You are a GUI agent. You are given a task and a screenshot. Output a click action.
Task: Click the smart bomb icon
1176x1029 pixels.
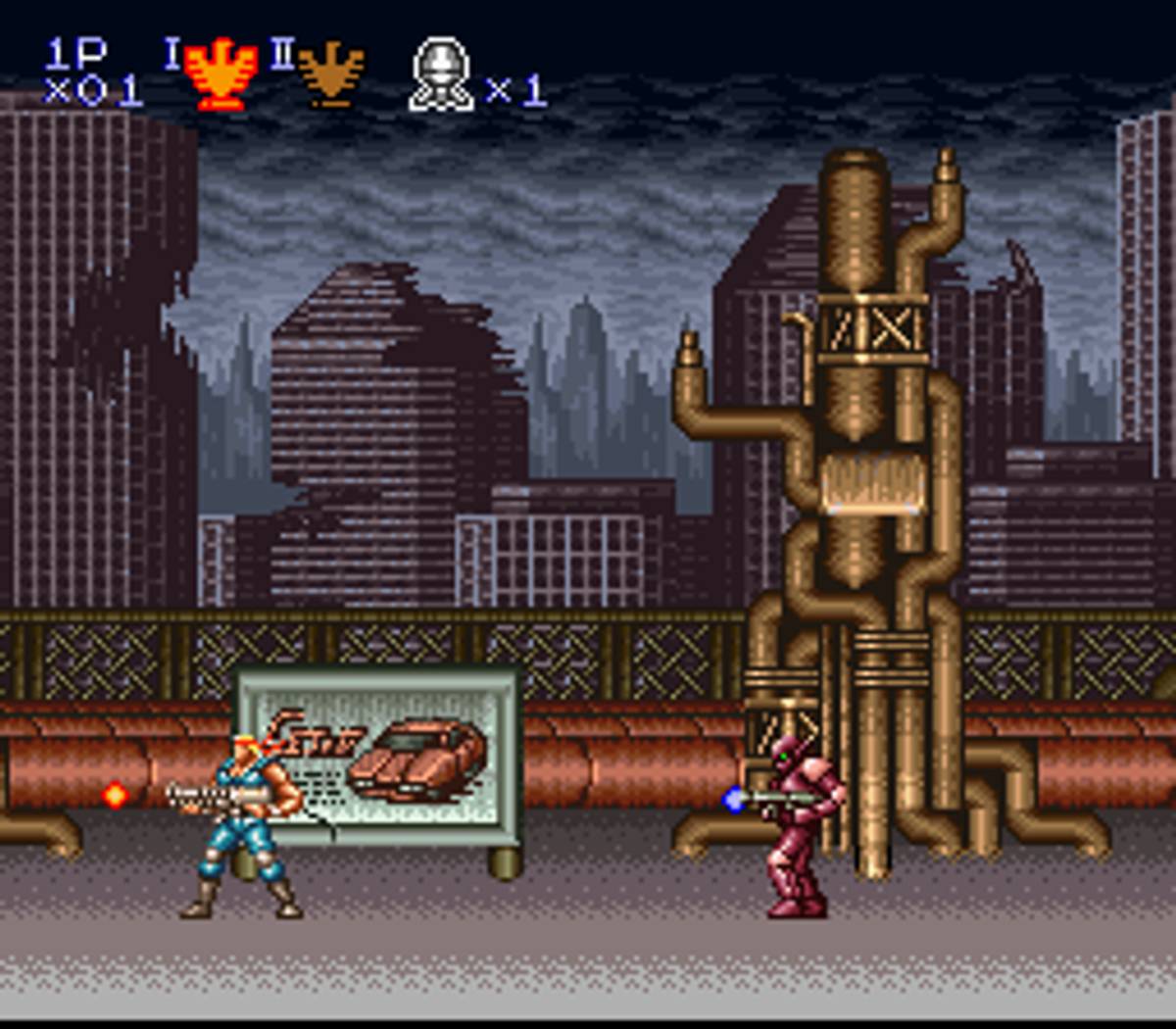(x=441, y=74)
